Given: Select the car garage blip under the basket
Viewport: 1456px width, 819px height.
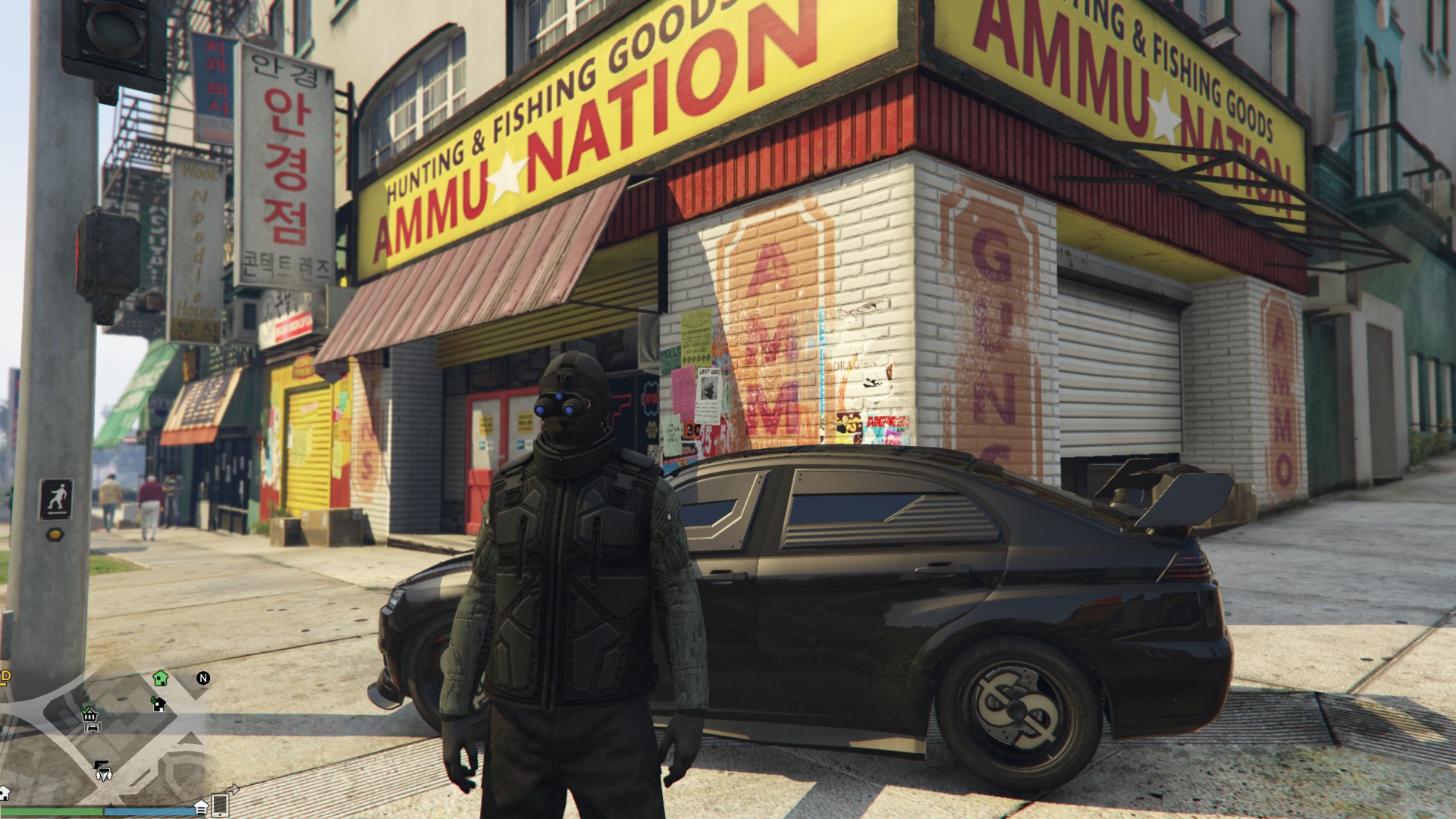Looking at the screenshot, I should point(93,726).
